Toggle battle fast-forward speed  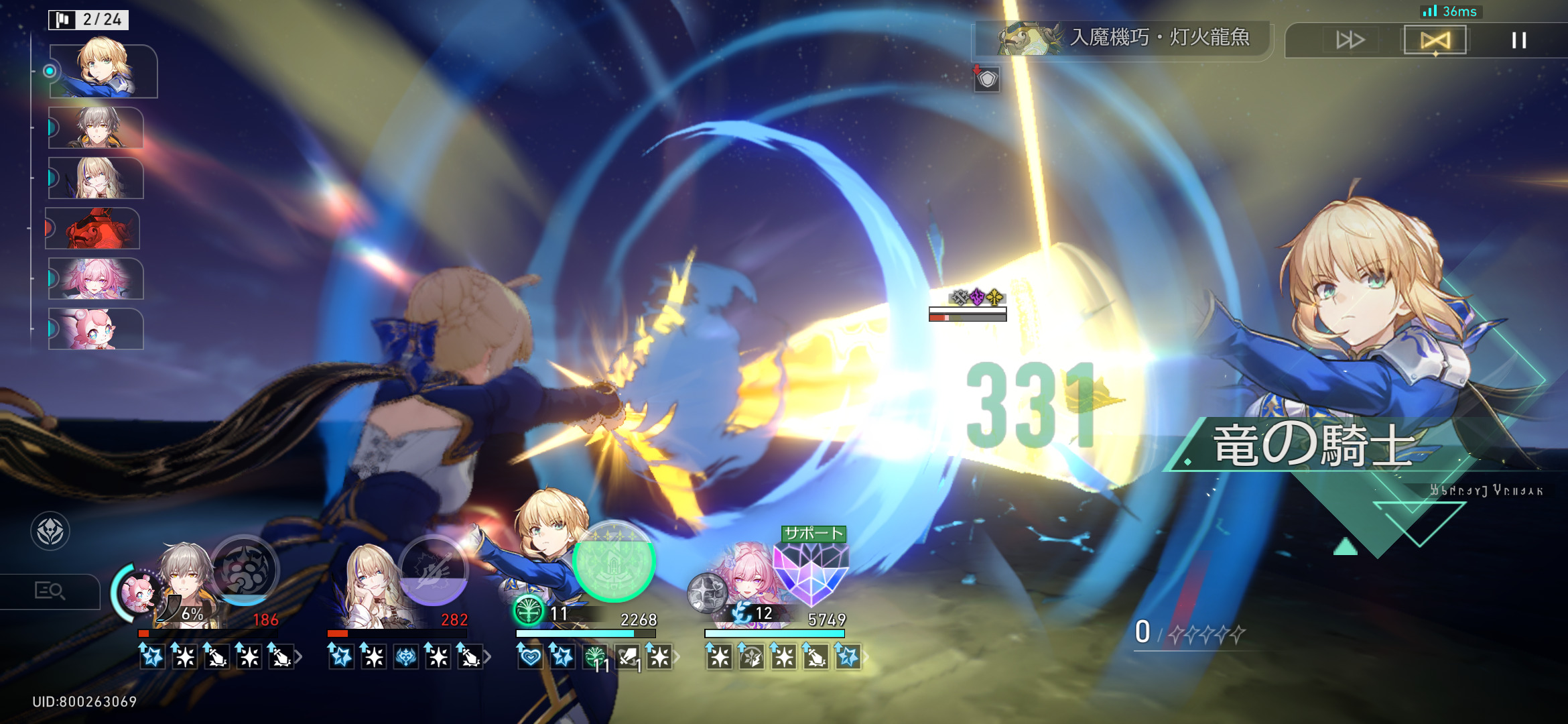(x=1350, y=40)
